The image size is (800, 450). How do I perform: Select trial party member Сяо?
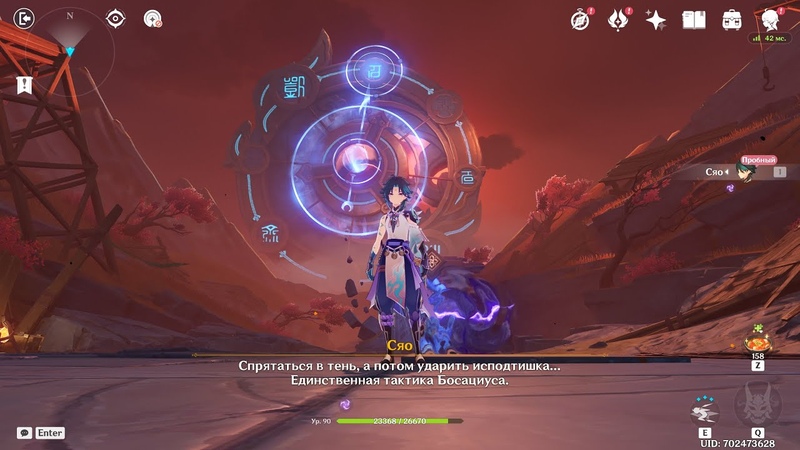click(745, 172)
